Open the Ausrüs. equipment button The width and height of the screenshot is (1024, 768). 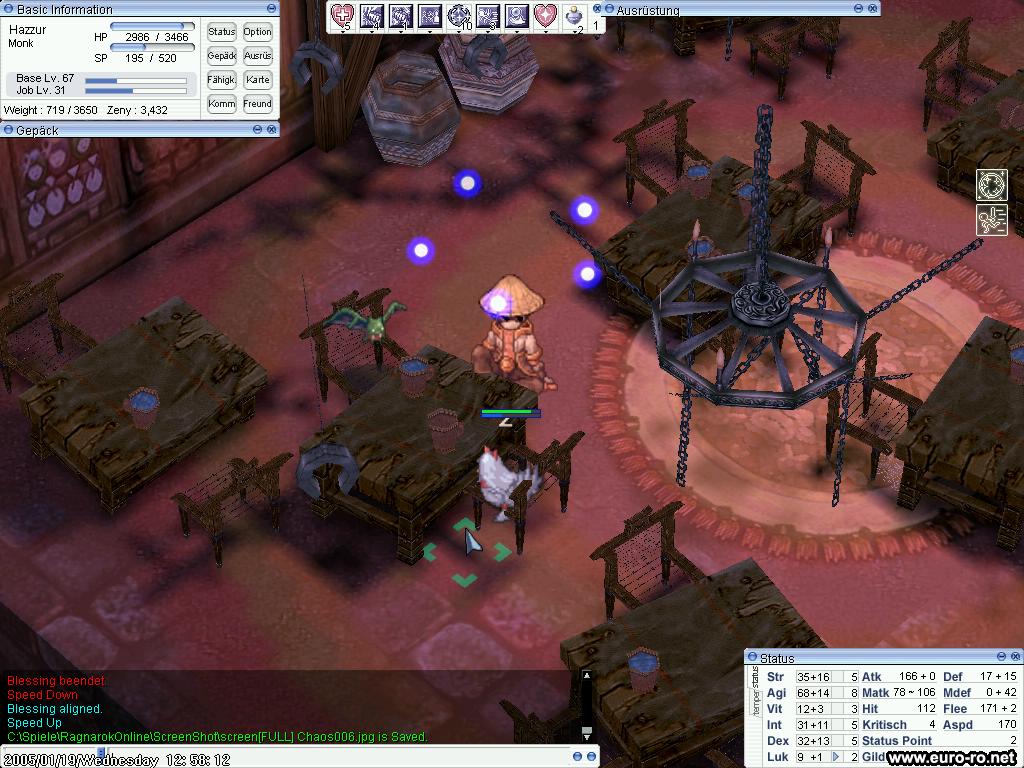[x=257, y=56]
